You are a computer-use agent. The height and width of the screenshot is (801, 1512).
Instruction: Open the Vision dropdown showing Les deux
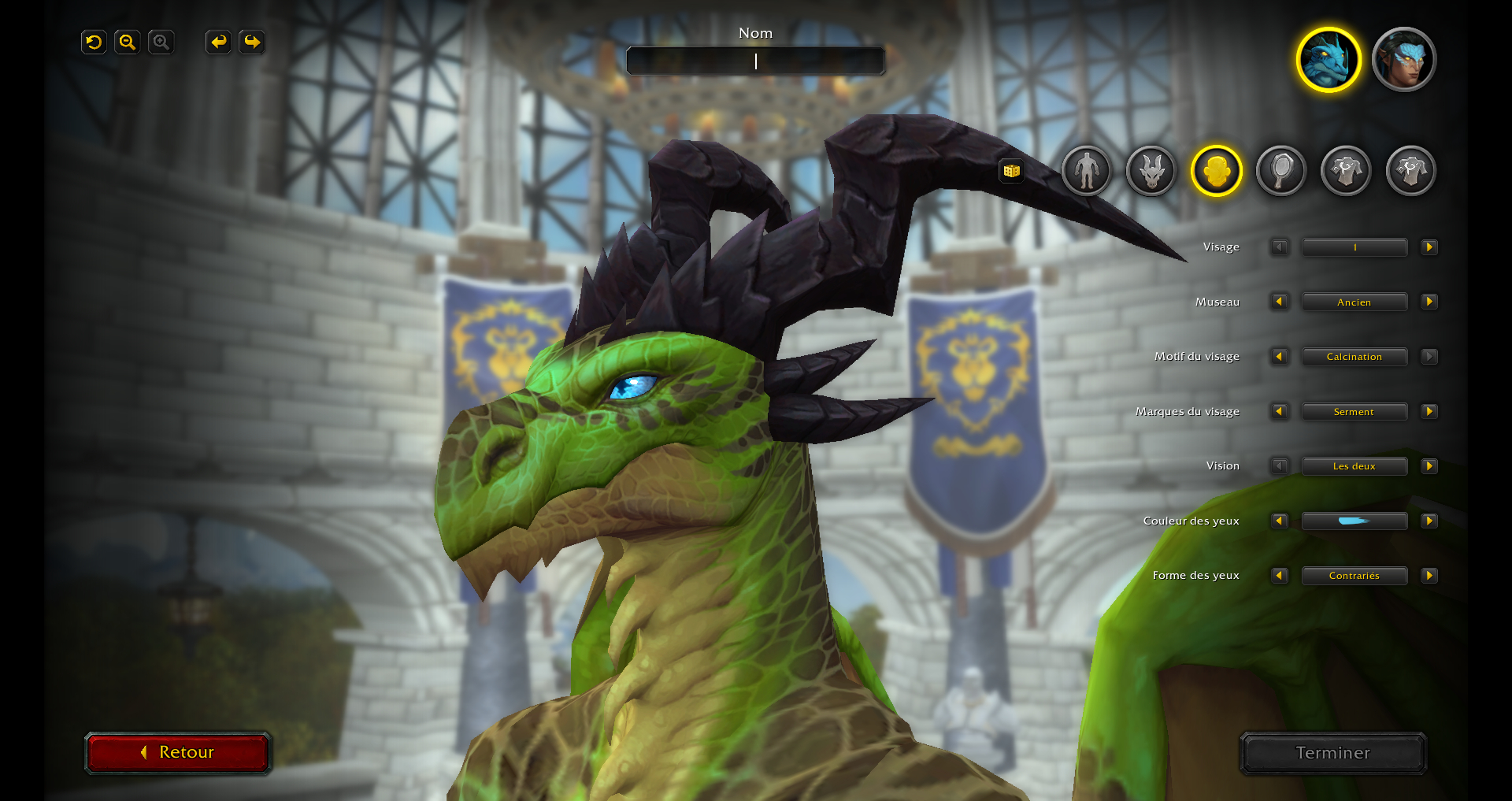(x=1354, y=466)
